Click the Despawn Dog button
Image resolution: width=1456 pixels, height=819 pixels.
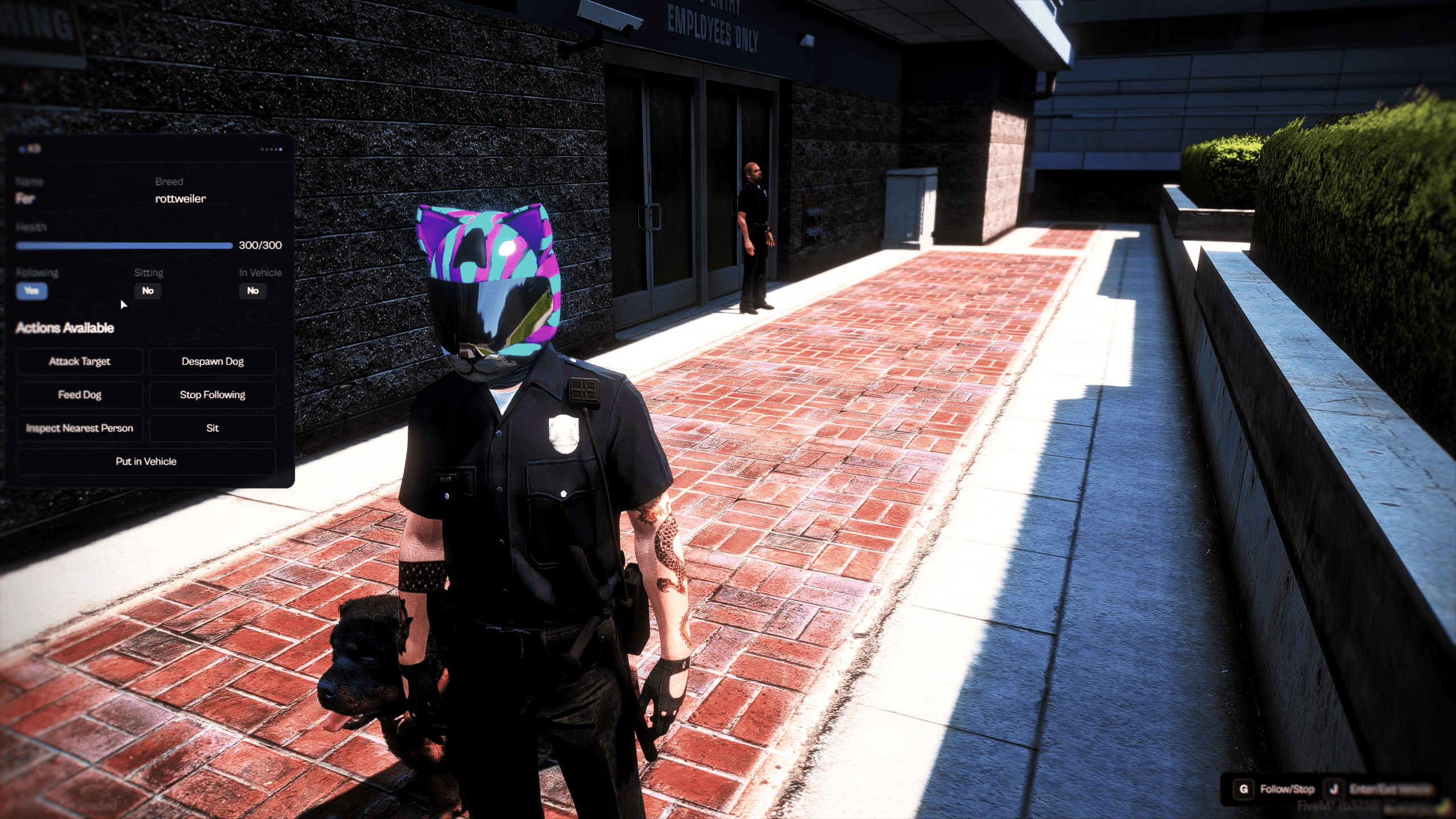click(212, 361)
